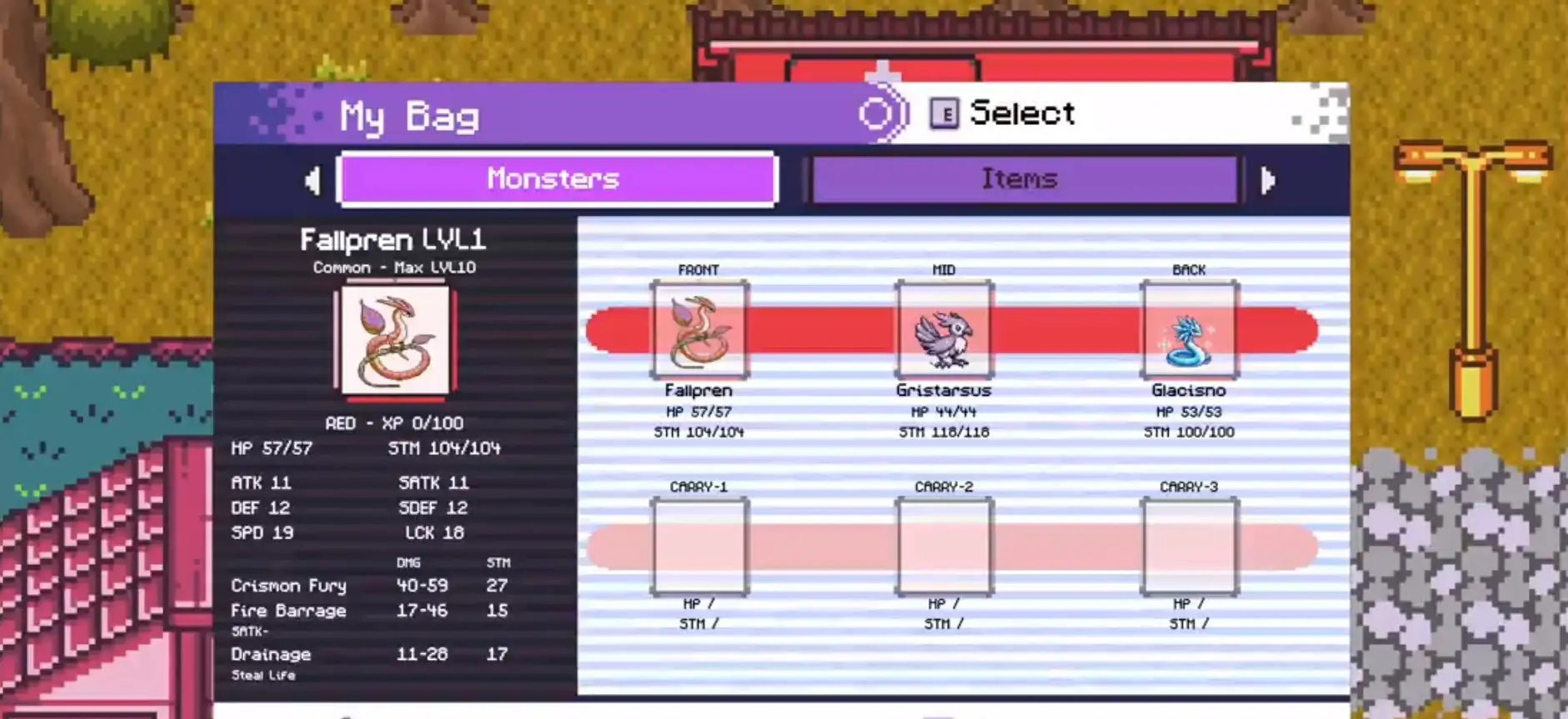Select the empty Carry-1 slot
Screen dimensions: 1568x719
(x=699, y=547)
